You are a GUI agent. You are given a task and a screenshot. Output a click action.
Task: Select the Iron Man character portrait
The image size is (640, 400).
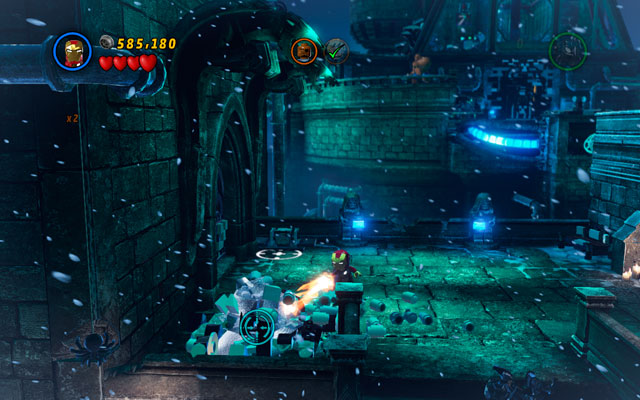pyautogui.click(x=72, y=52)
